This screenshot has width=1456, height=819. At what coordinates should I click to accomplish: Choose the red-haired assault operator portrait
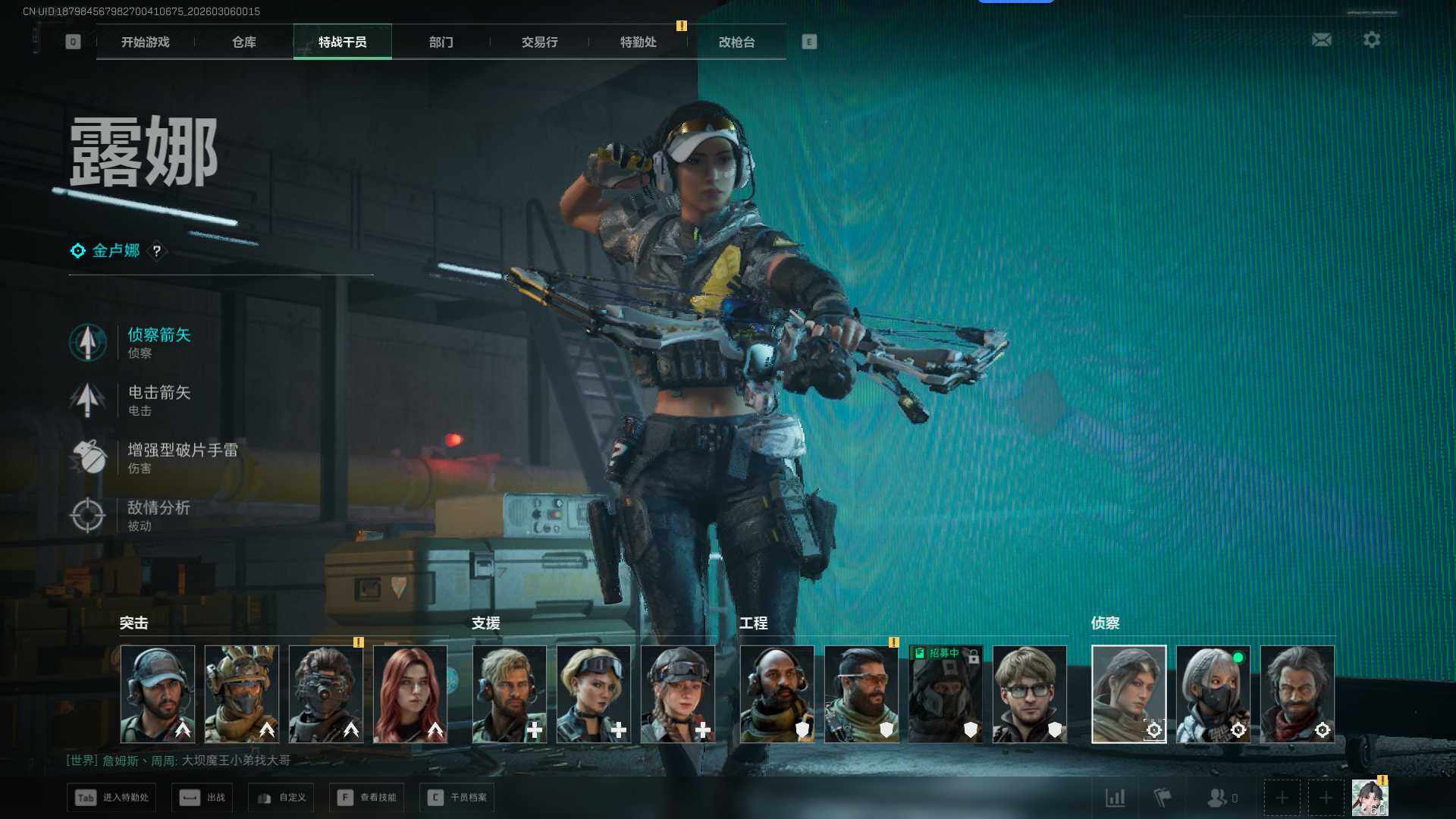[410, 694]
